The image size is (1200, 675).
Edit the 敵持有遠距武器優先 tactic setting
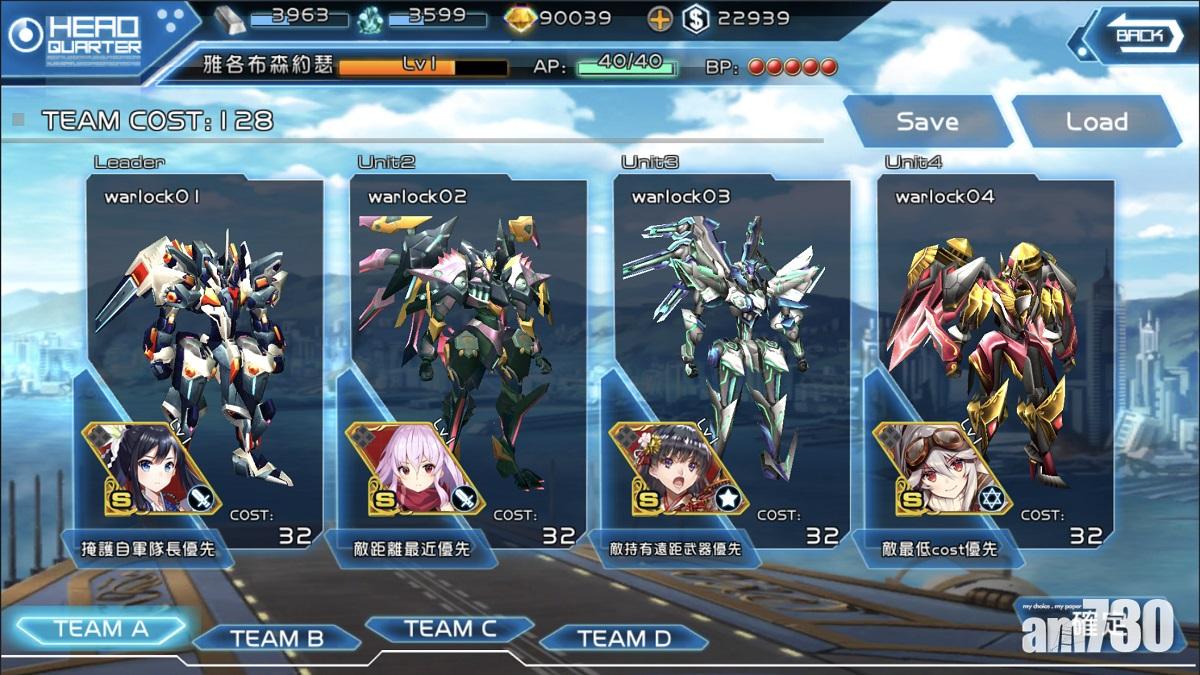[x=675, y=549]
